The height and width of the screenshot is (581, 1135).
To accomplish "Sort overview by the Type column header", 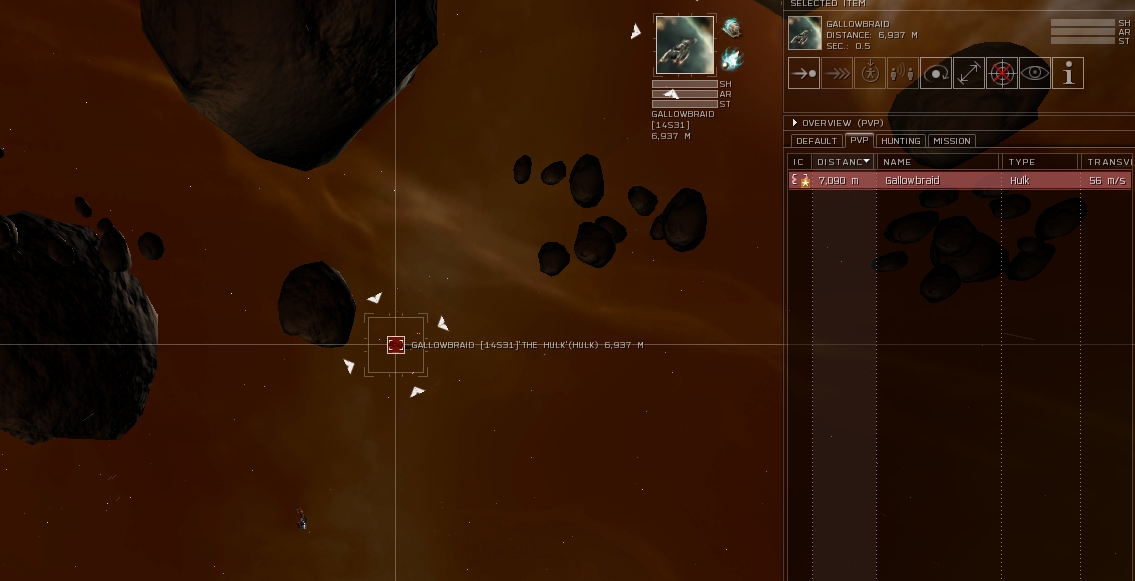I will (1040, 162).
